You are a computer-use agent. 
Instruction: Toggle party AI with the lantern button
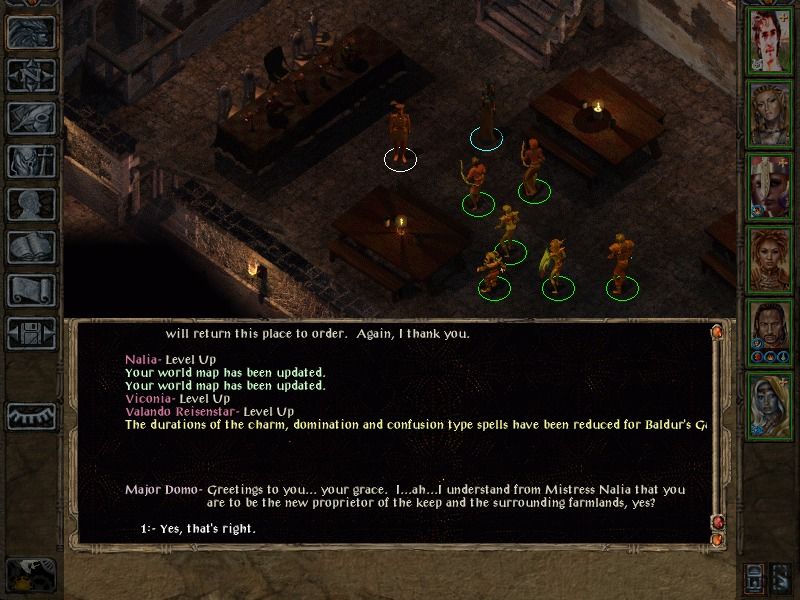pos(756,577)
